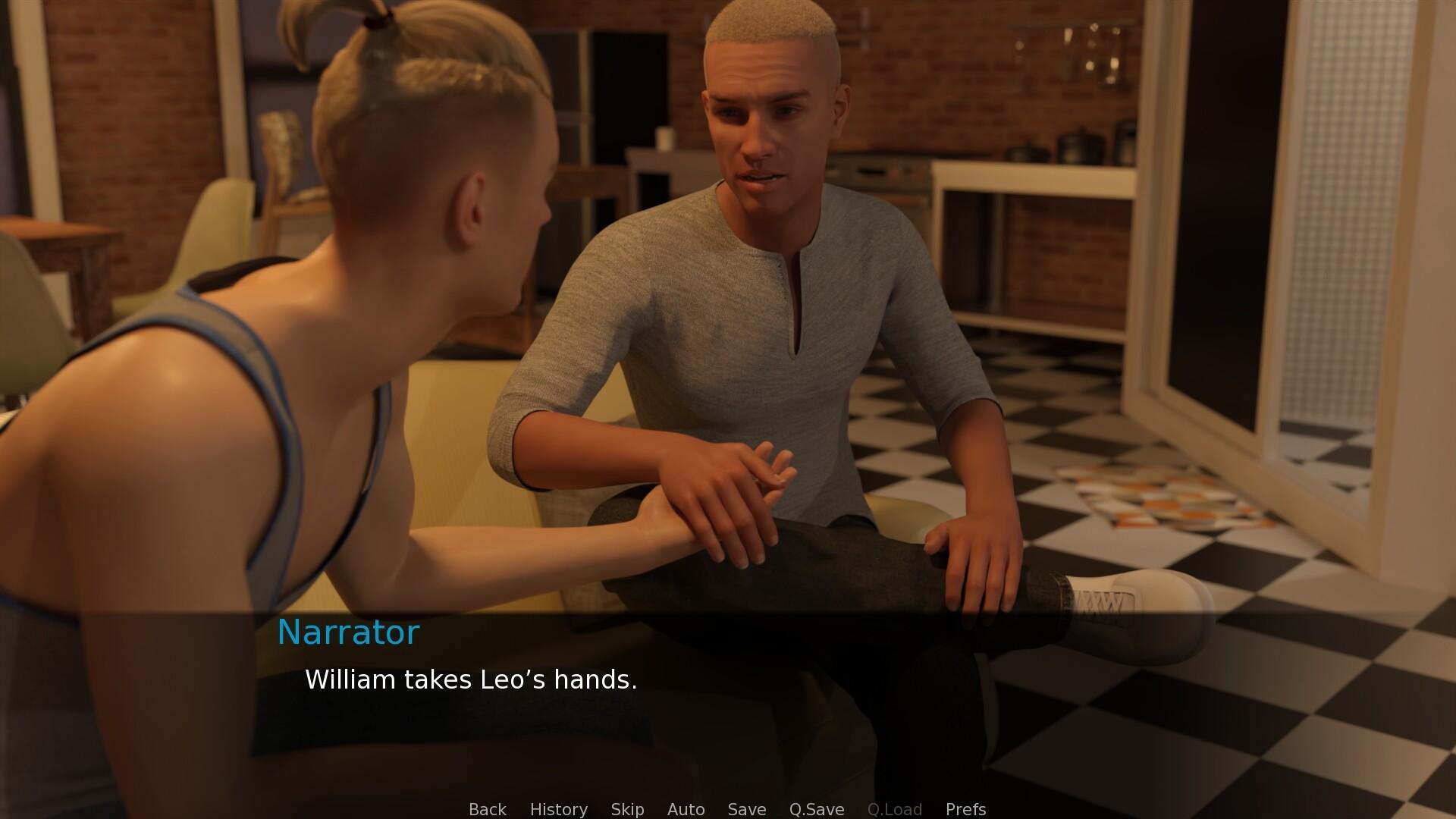Viewport: 1456px width, 819px height.
Task: Open the Save game screen
Action: pos(746,809)
